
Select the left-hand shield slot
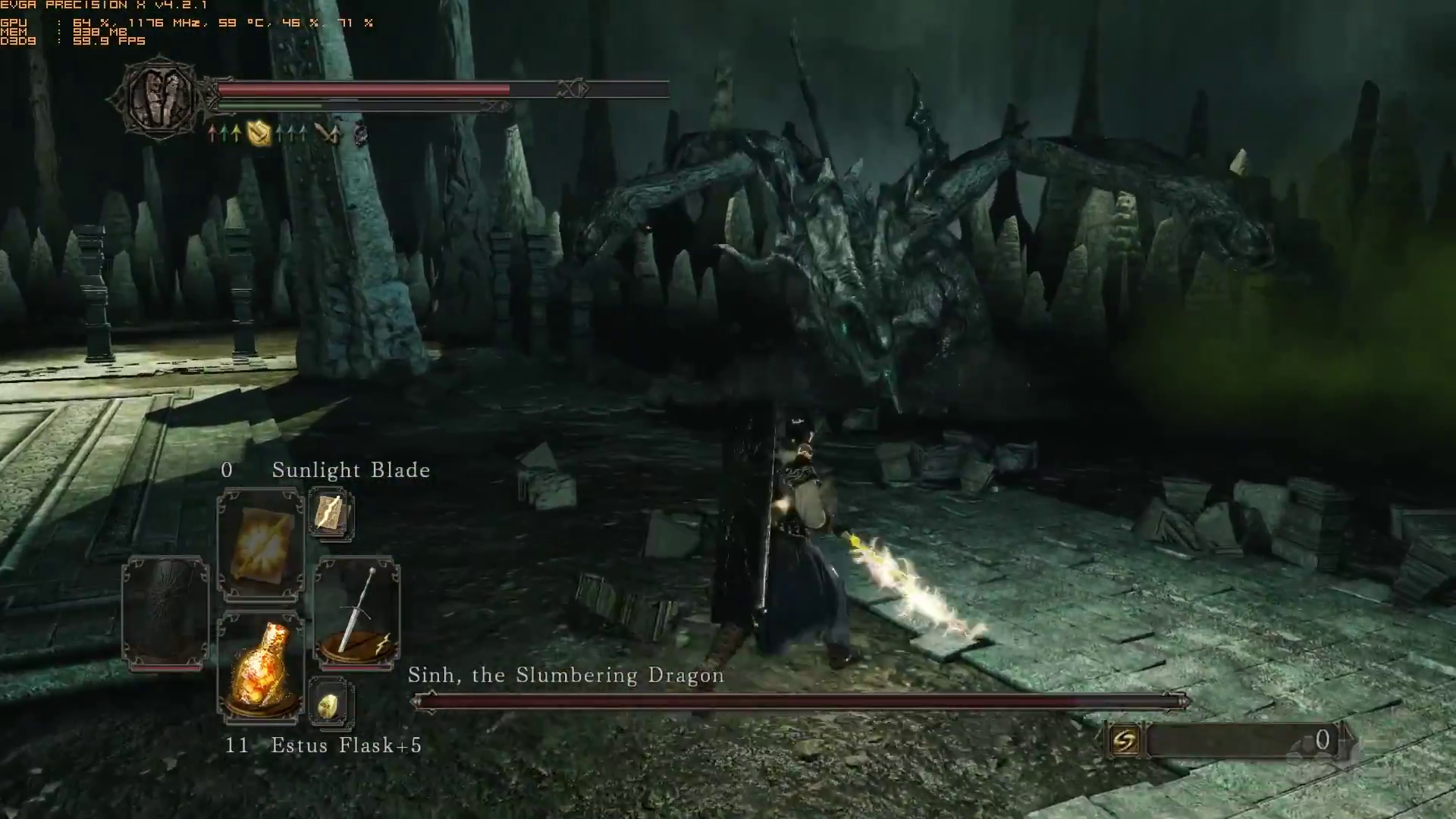[x=165, y=613]
